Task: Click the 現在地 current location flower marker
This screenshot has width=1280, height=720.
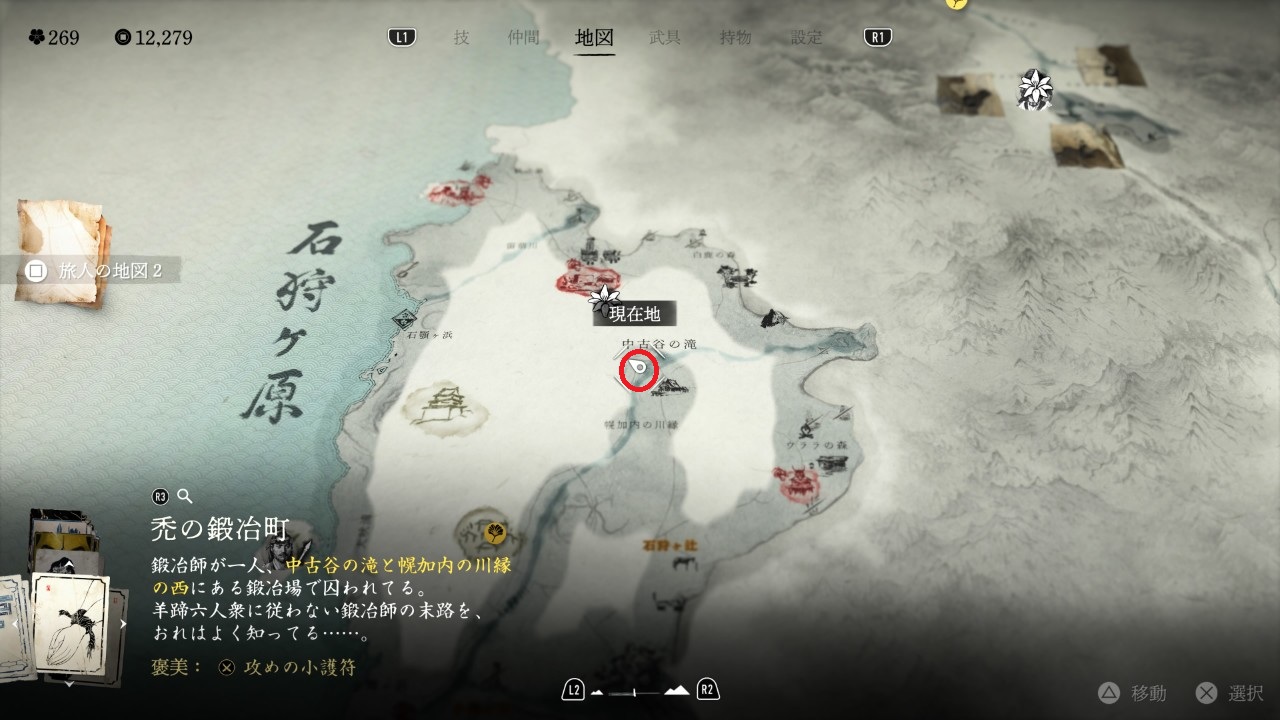Action: click(x=603, y=297)
